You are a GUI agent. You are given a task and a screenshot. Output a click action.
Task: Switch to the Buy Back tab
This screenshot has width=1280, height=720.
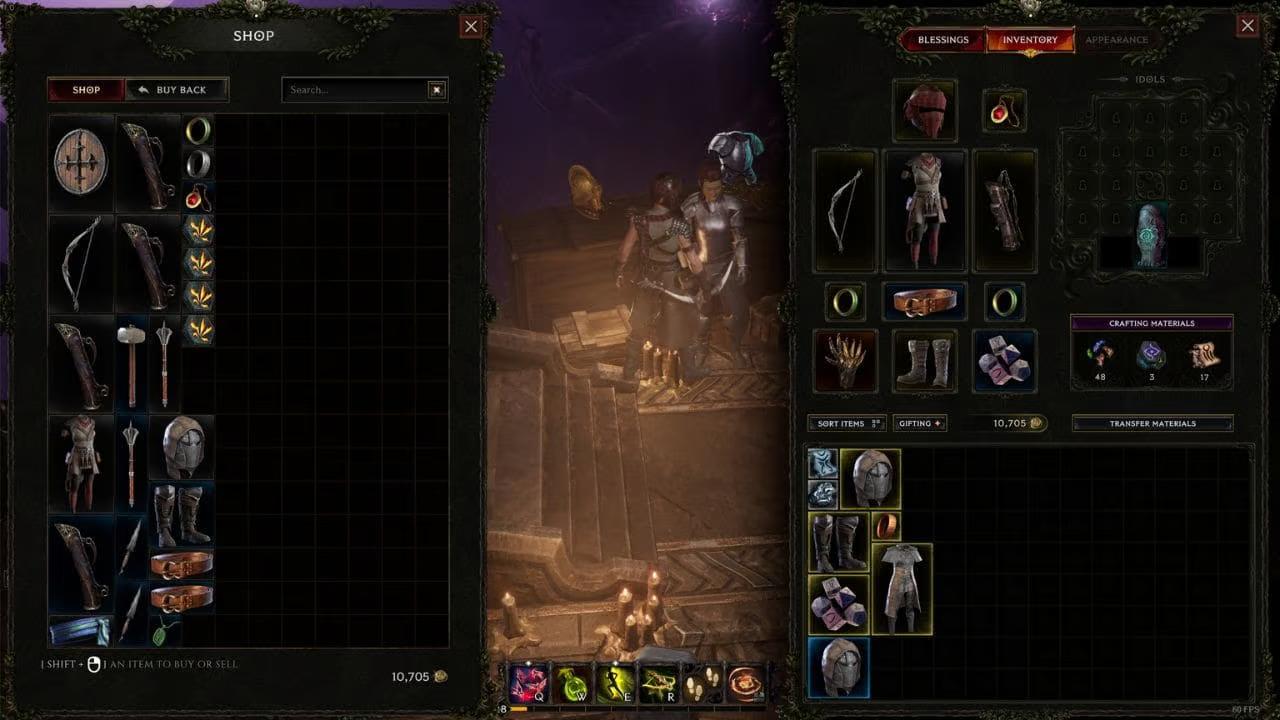click(x=177, y=90)
